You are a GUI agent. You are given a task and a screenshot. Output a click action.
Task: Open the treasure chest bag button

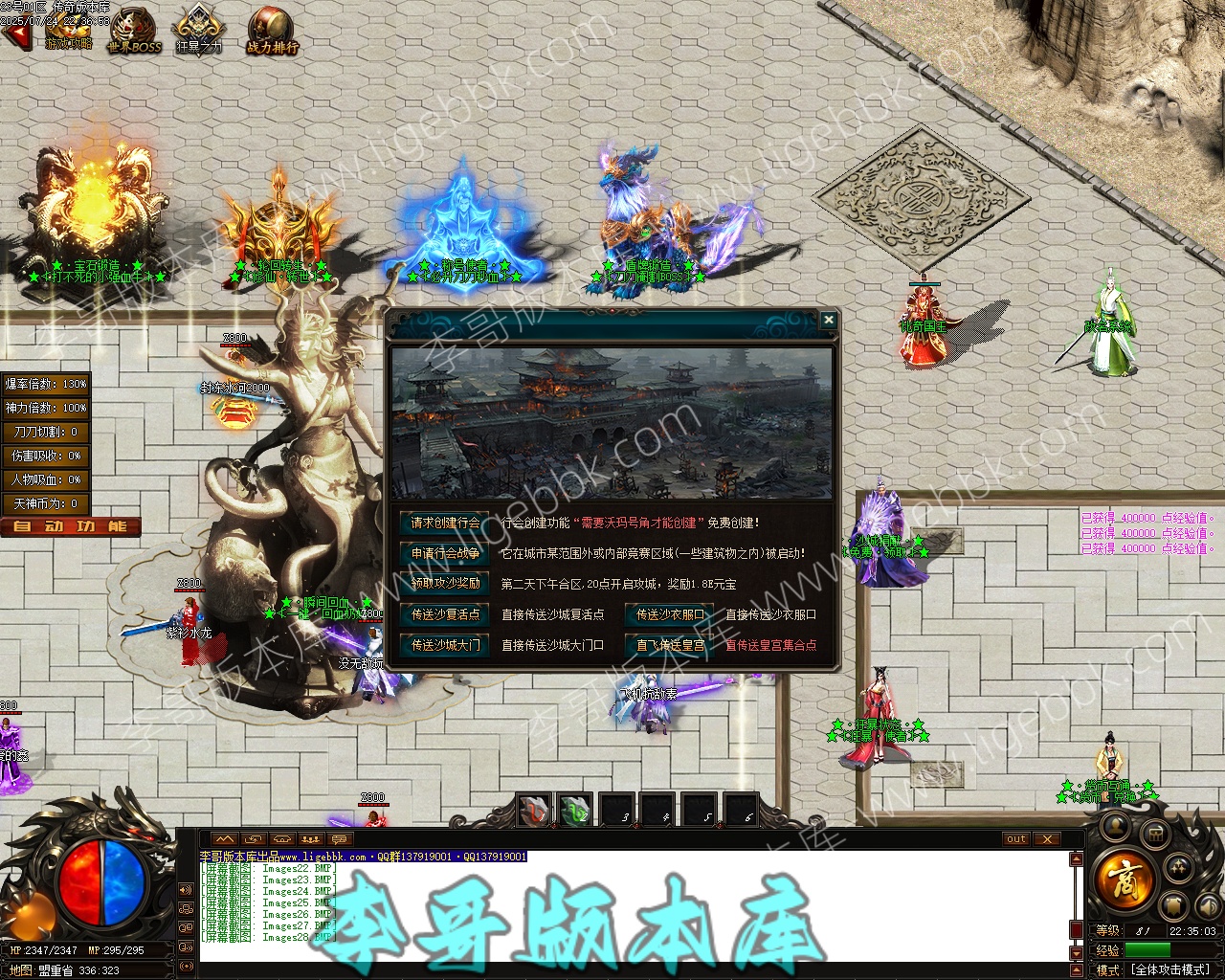[1155, 835]
